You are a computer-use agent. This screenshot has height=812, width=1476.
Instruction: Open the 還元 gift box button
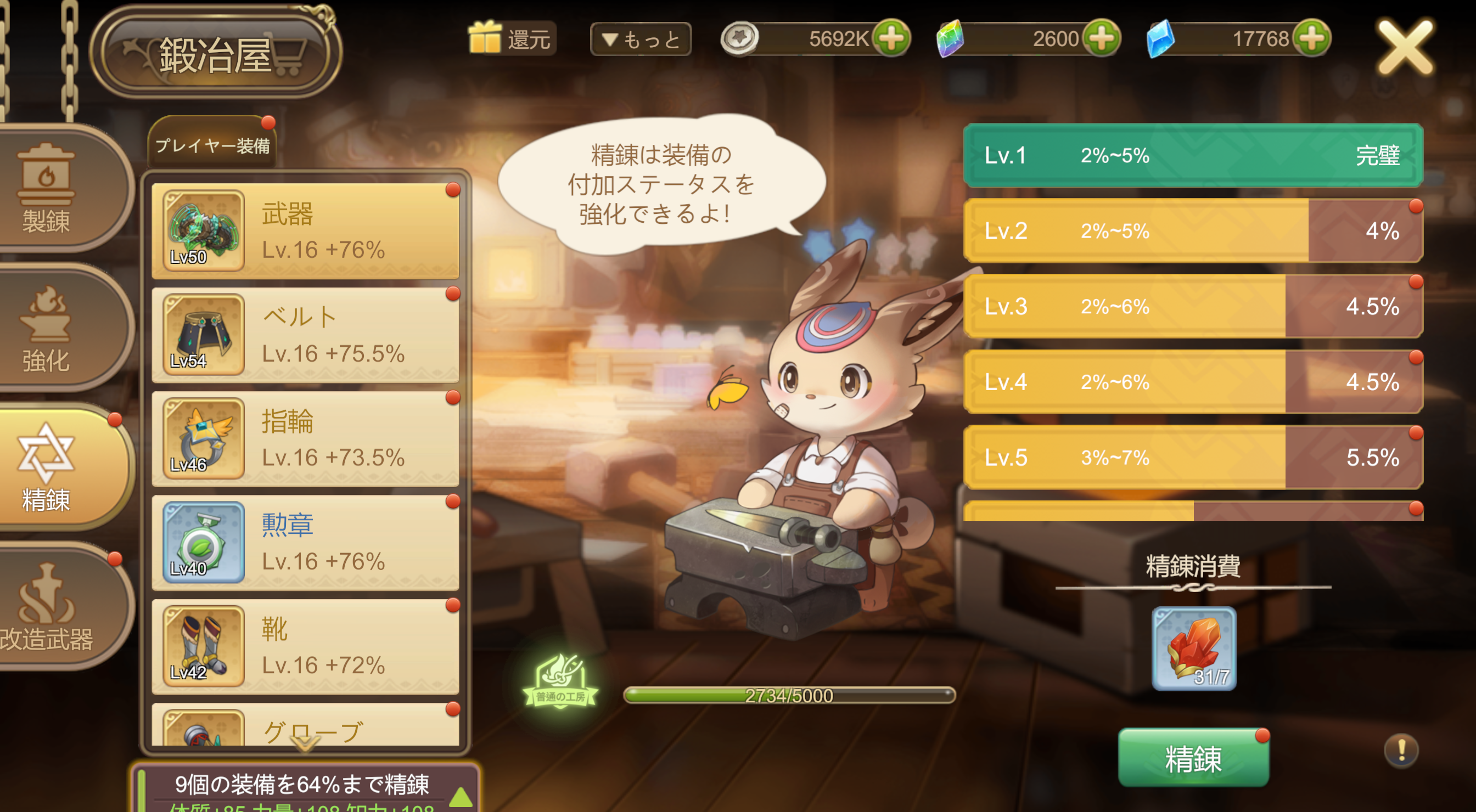[x=510, y=38]
